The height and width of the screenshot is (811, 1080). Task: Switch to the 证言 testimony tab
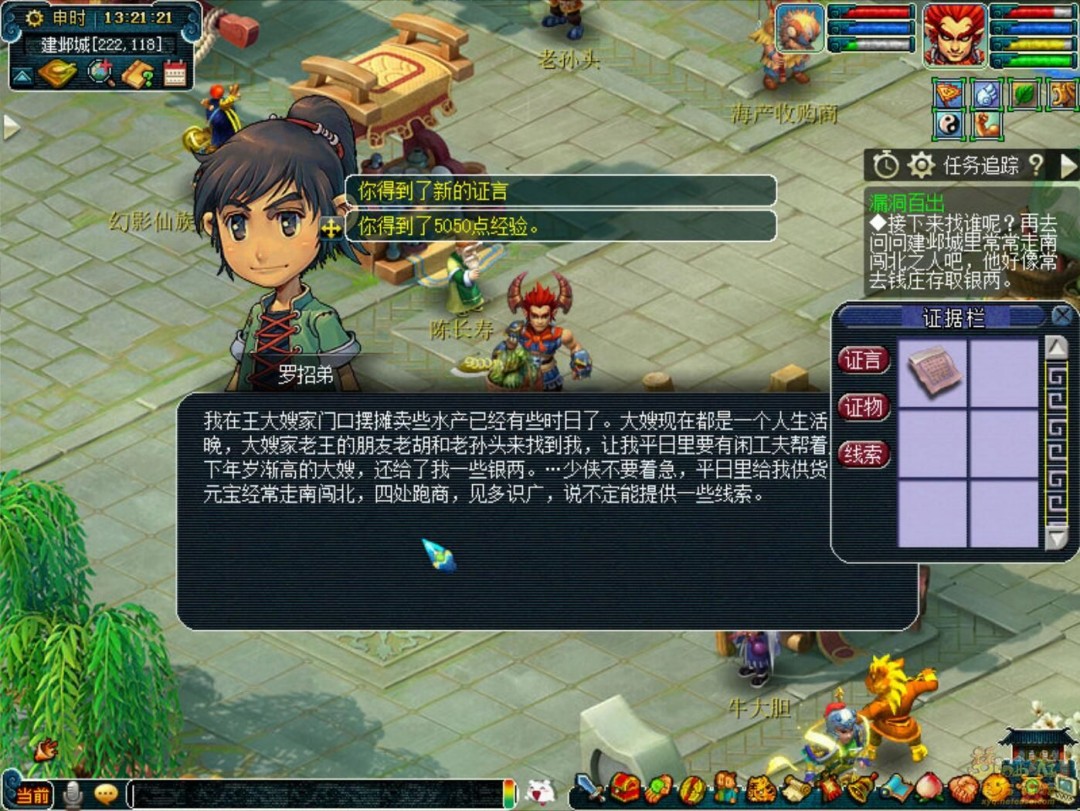tap(863, 361)
